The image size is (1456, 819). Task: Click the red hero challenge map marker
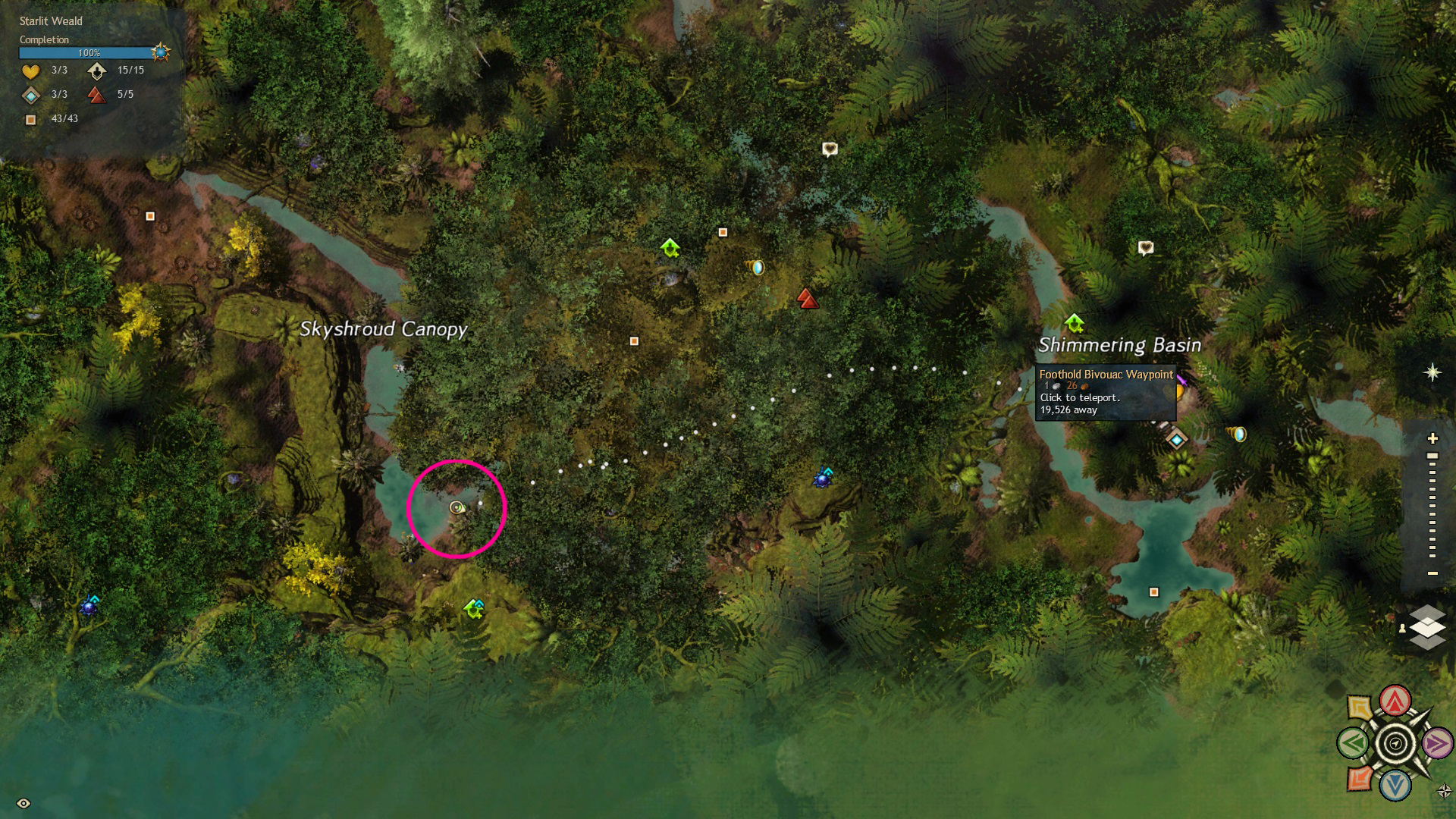coord(807,299)
